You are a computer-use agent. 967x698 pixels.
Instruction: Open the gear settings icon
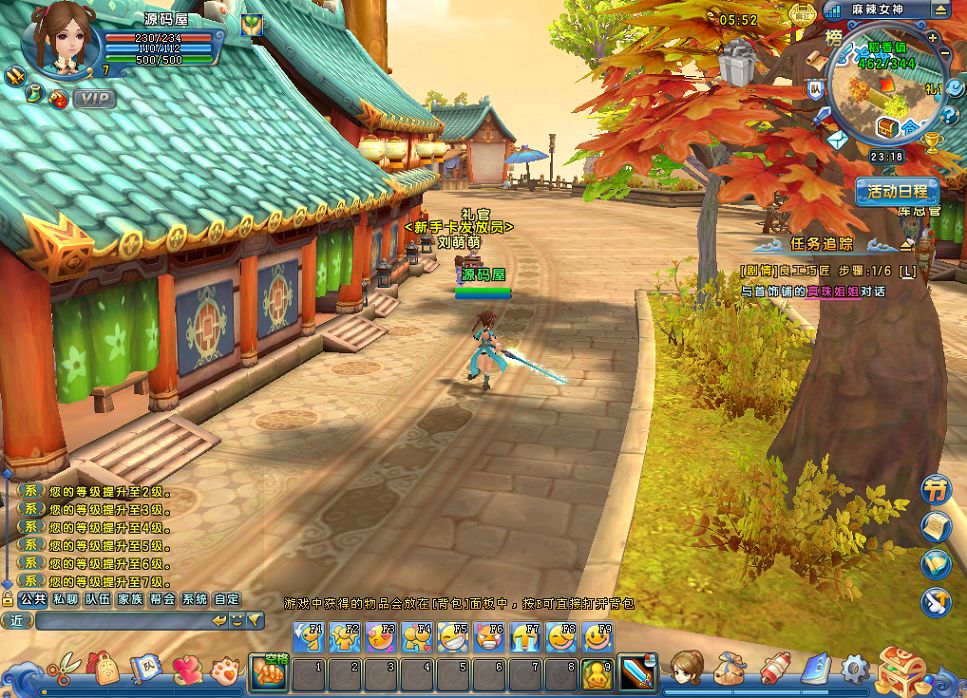coord(855,668)
